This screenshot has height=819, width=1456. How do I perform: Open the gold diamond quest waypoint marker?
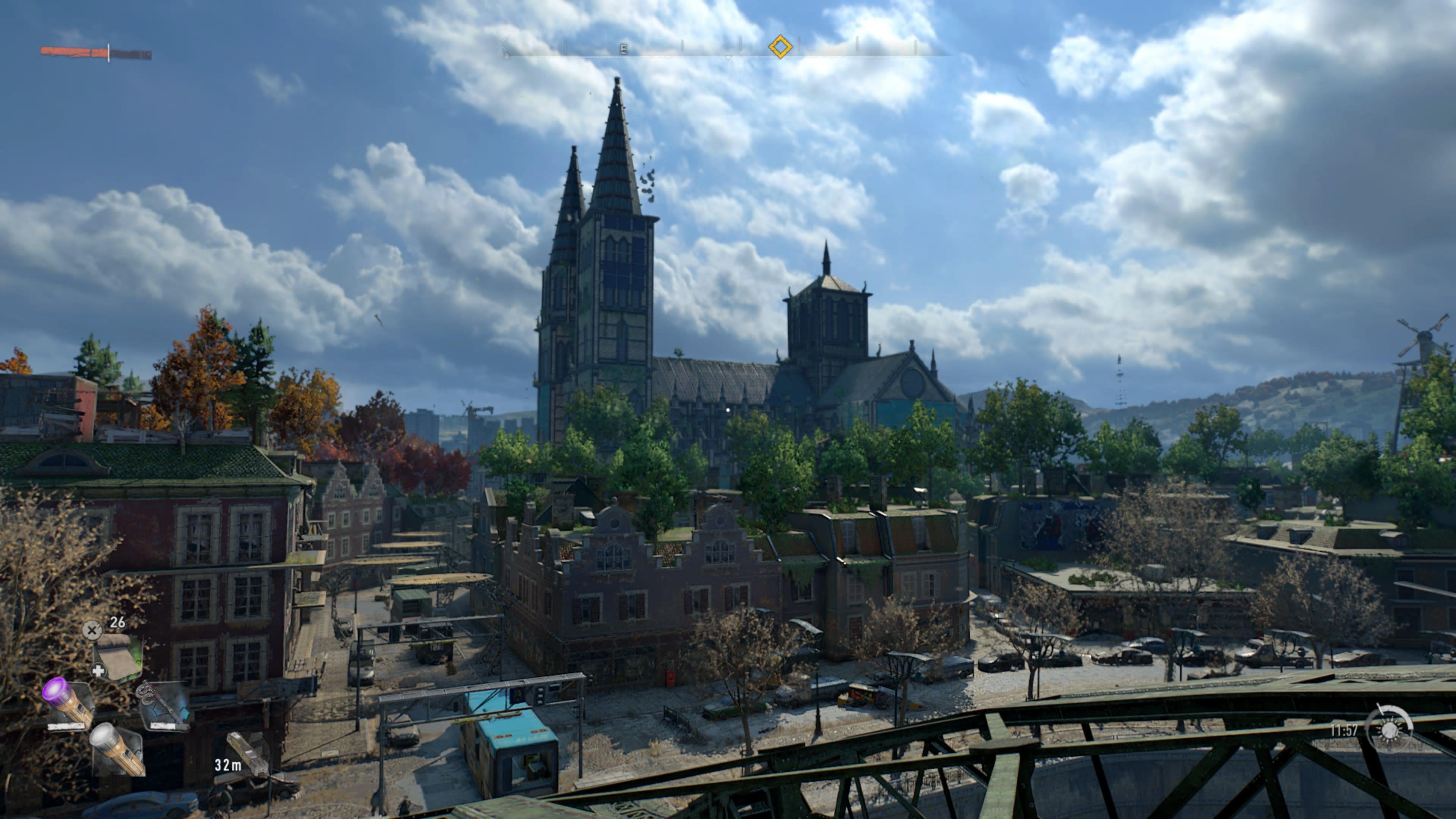[781, 47]
